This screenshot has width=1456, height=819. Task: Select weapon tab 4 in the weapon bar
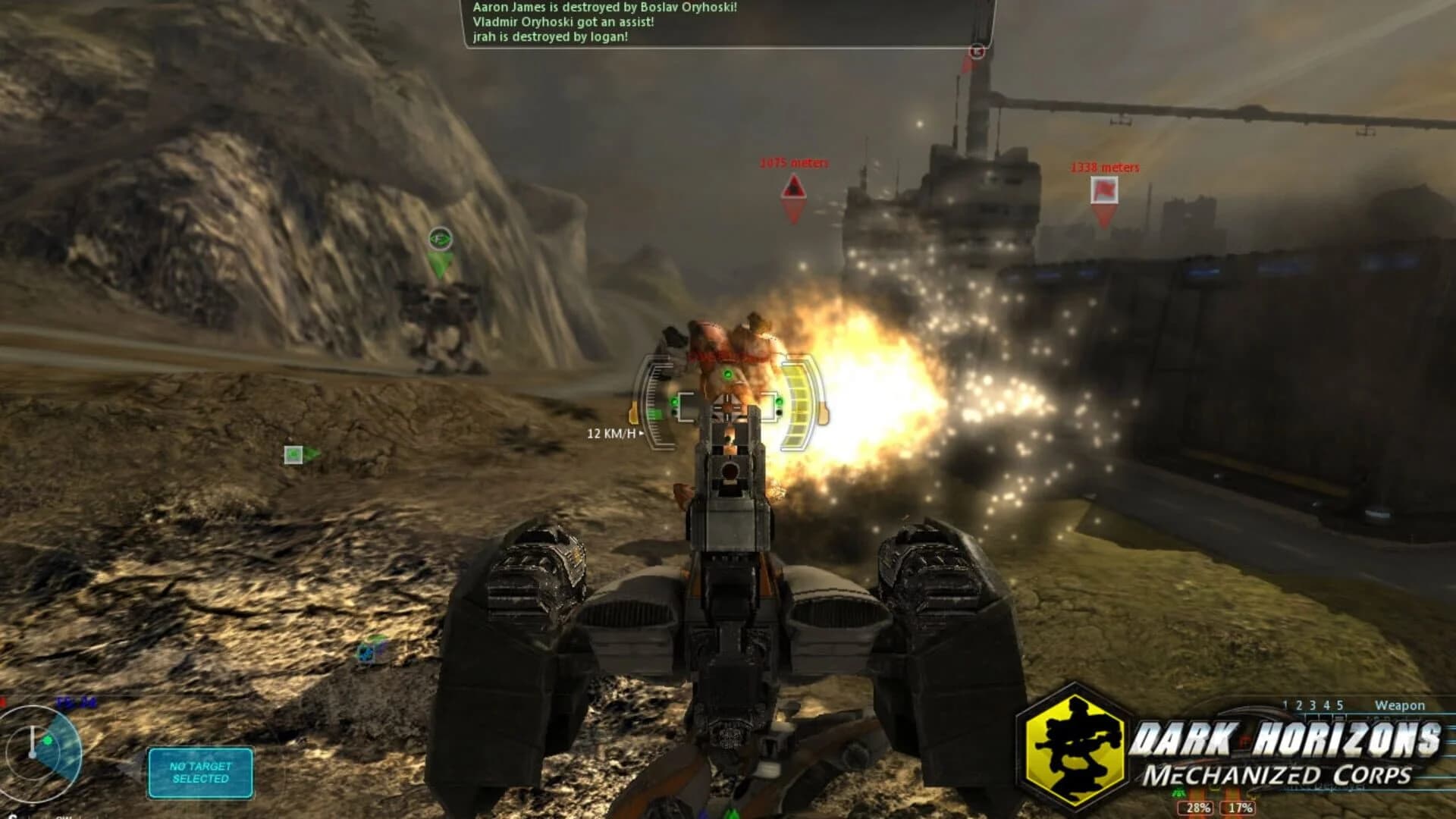1326,704
